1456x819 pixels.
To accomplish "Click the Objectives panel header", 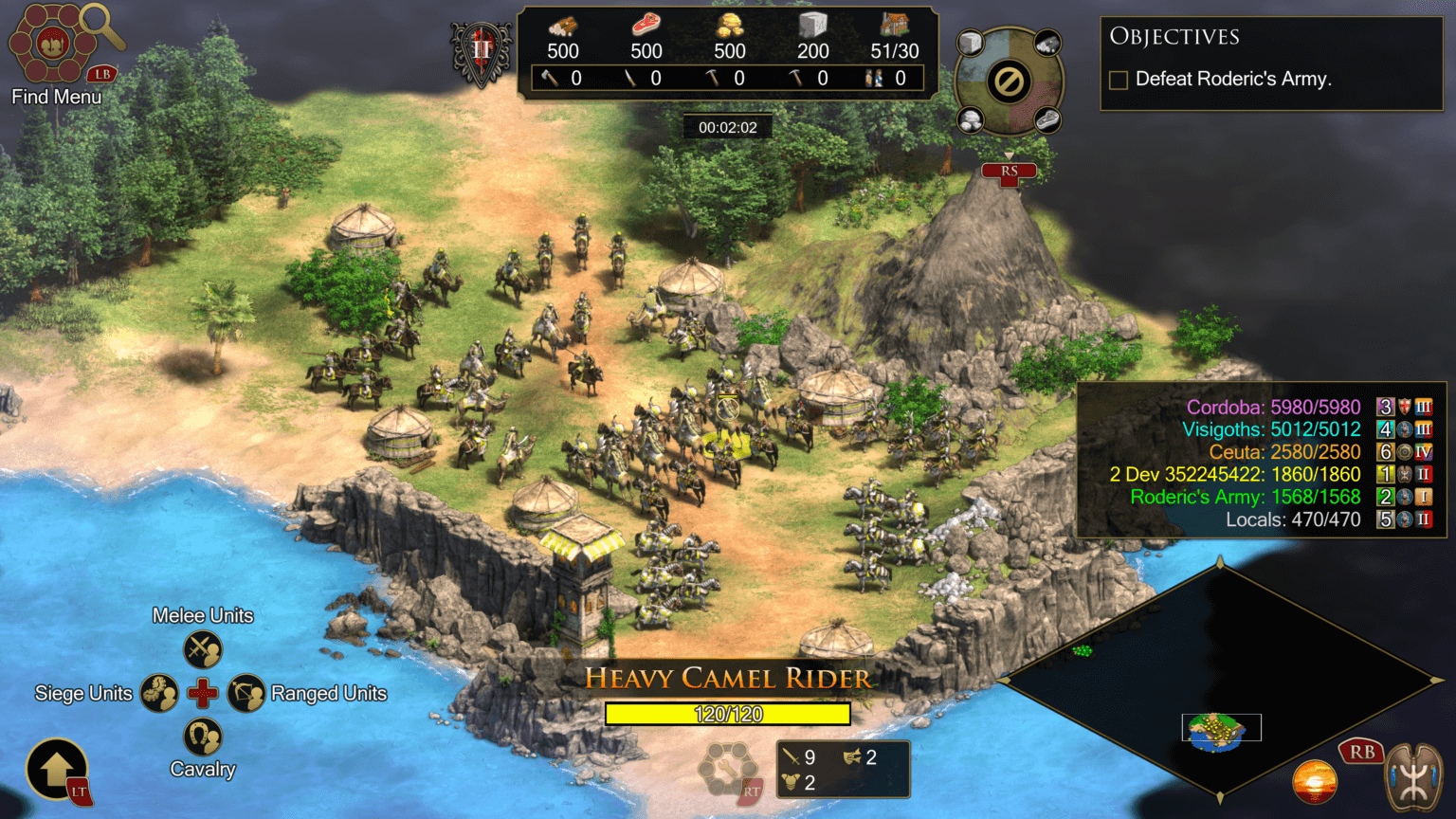I will click(x=1174, y=36).
